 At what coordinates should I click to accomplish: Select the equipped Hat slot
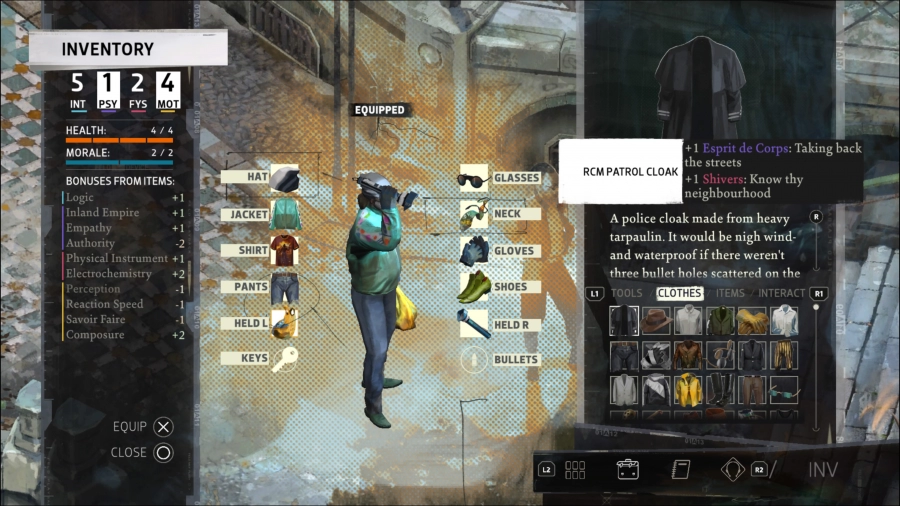[284, 178]
